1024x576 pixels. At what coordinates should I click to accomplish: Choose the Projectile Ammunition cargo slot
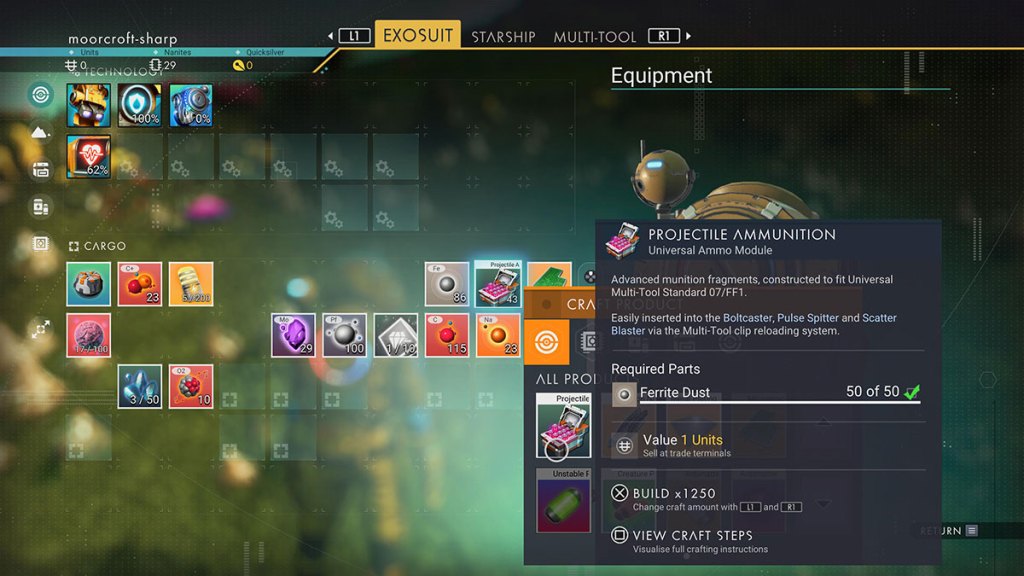pyautogui.click(x=498, y=285)
